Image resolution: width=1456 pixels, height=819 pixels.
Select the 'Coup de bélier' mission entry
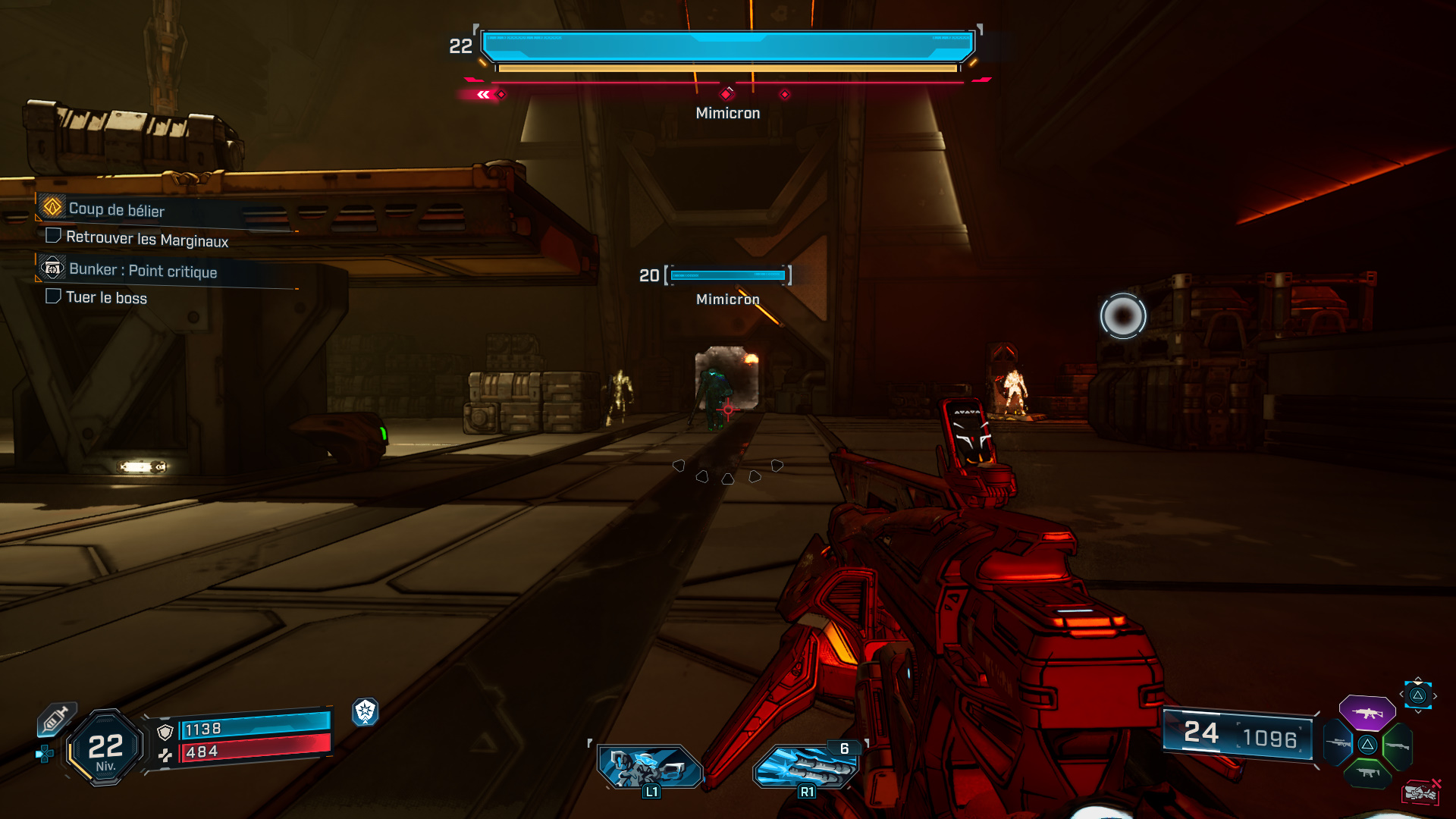coord(116,209)
